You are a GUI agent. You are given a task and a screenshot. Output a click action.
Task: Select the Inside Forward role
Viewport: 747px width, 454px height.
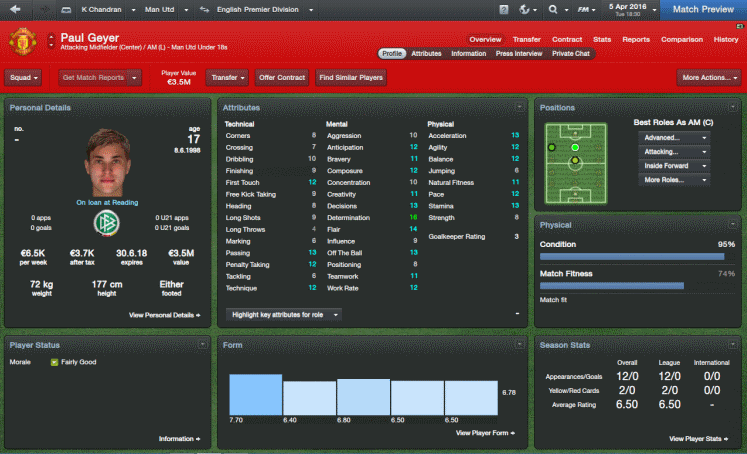[673, 165]
